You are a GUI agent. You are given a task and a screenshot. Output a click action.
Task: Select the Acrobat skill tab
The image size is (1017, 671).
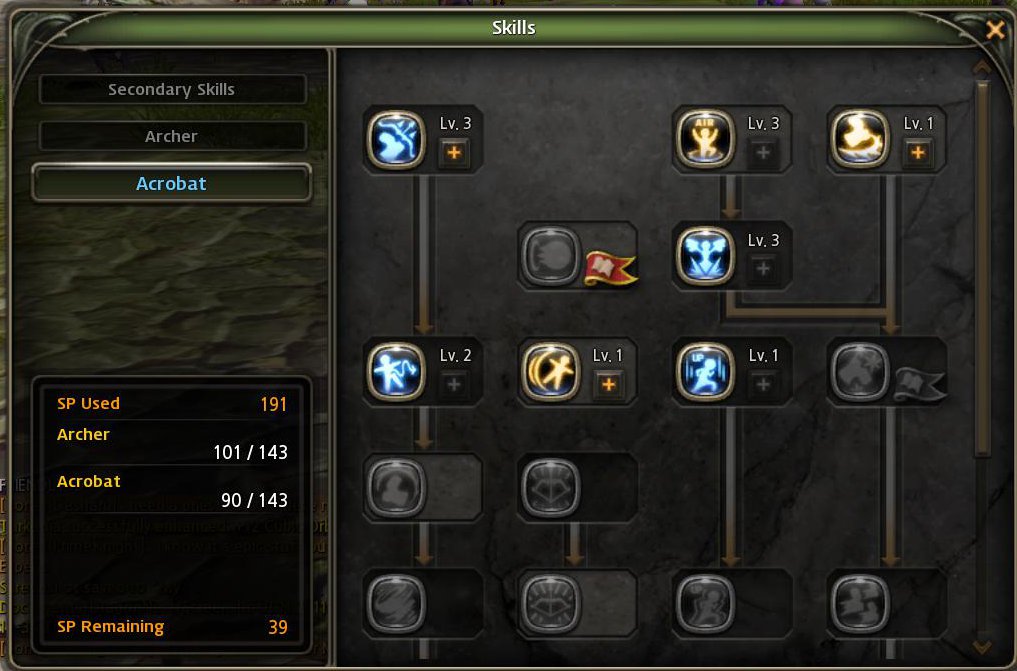click(x=172, y=184)
